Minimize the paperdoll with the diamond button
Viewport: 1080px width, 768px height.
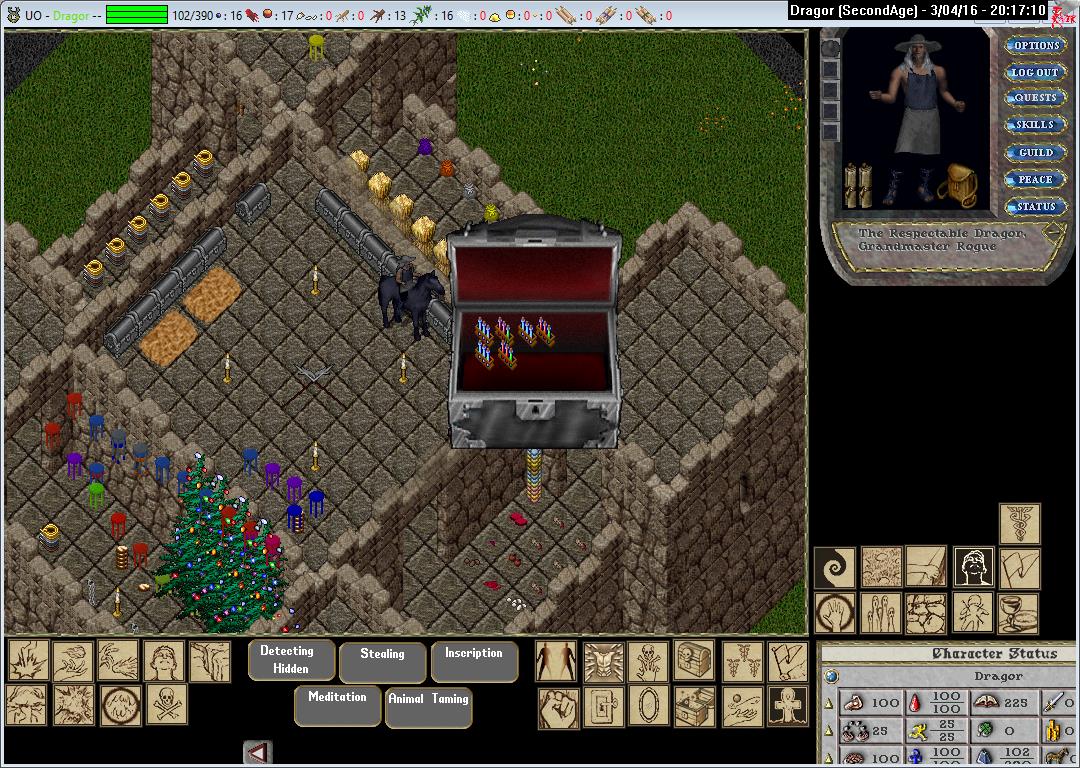click(x=1054, y=230)
